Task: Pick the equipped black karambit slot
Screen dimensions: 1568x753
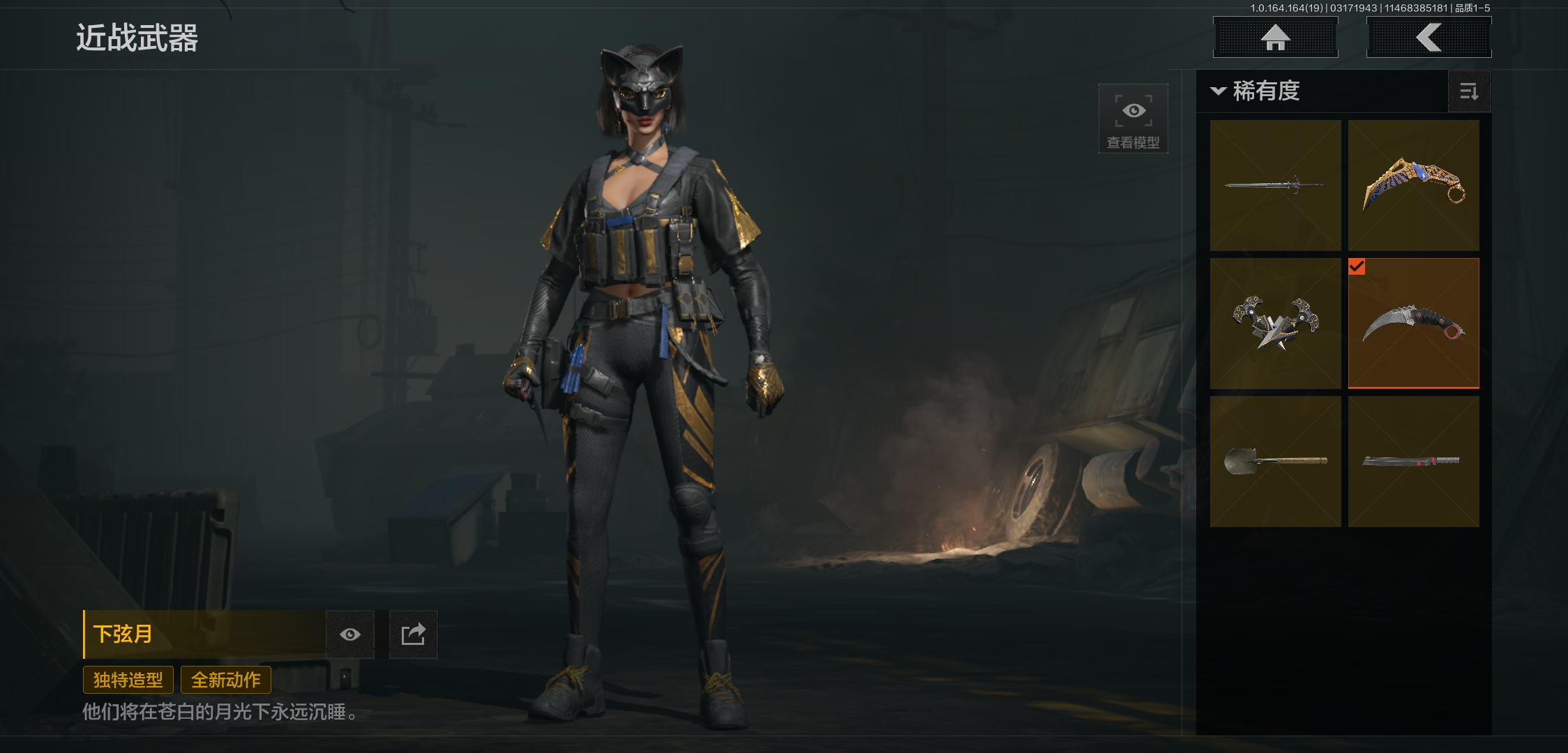Action: coord(1413,324)
